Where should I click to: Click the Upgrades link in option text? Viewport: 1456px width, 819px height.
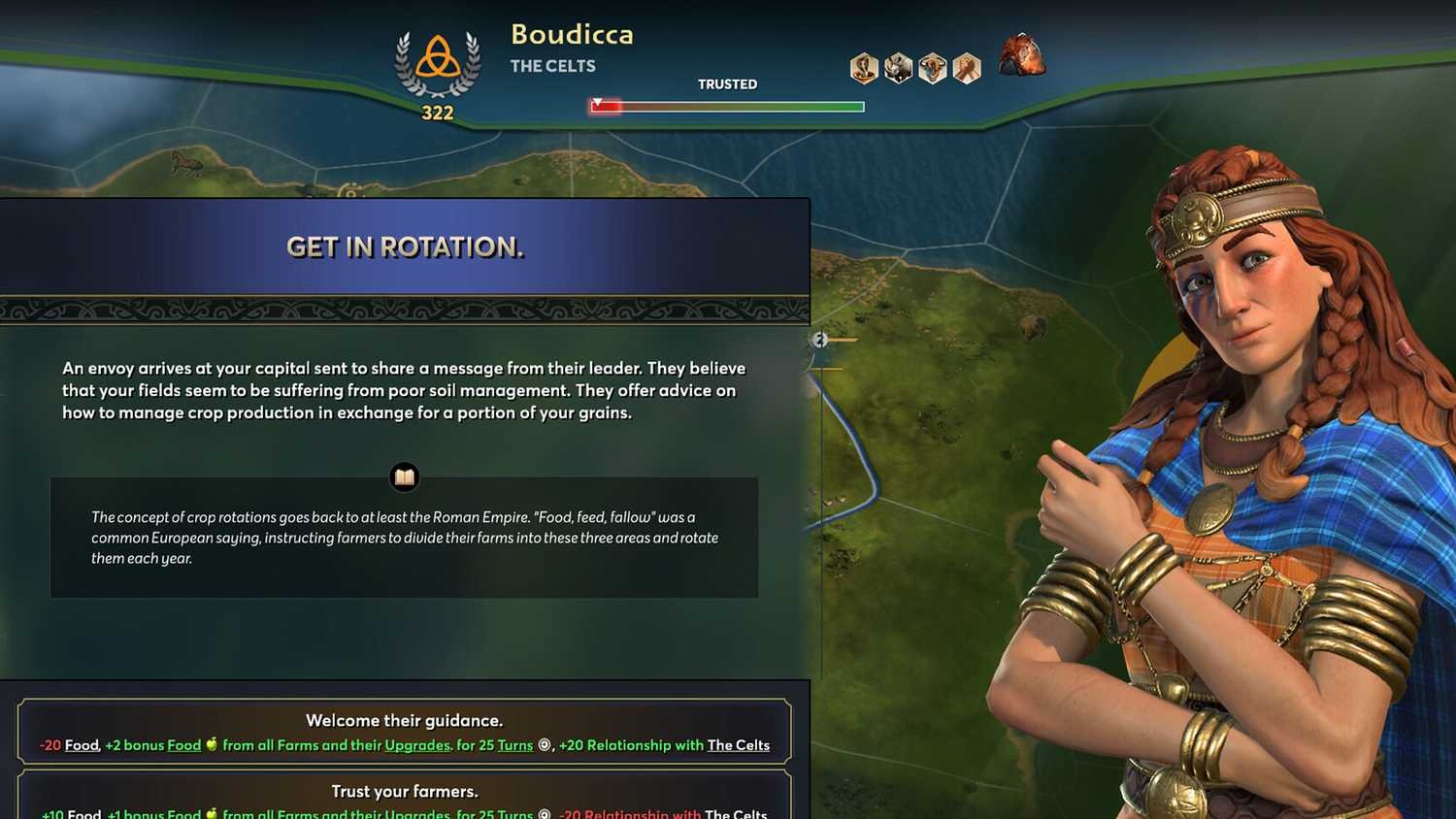point(415,745)
